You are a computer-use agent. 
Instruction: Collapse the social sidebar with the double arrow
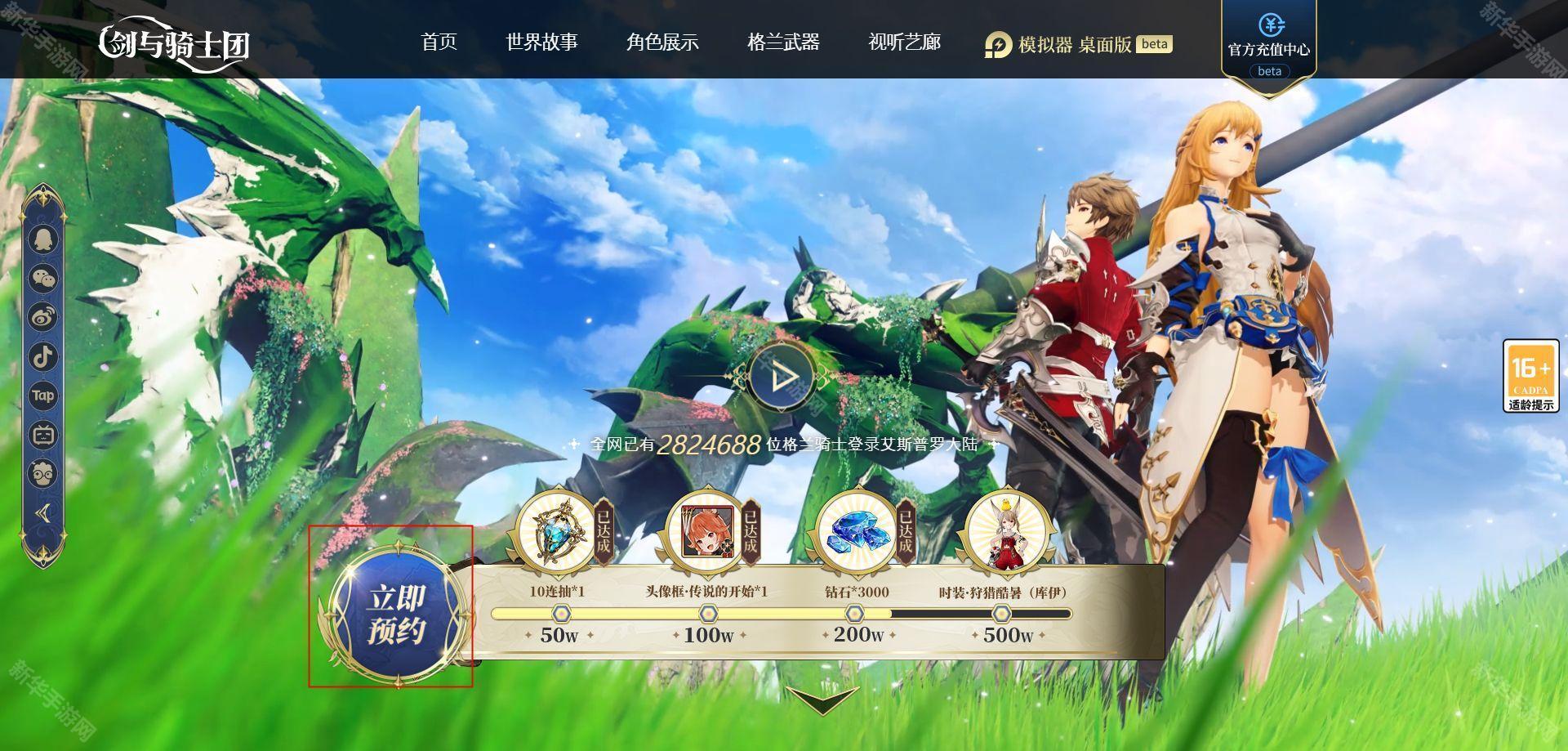[43, 513]
